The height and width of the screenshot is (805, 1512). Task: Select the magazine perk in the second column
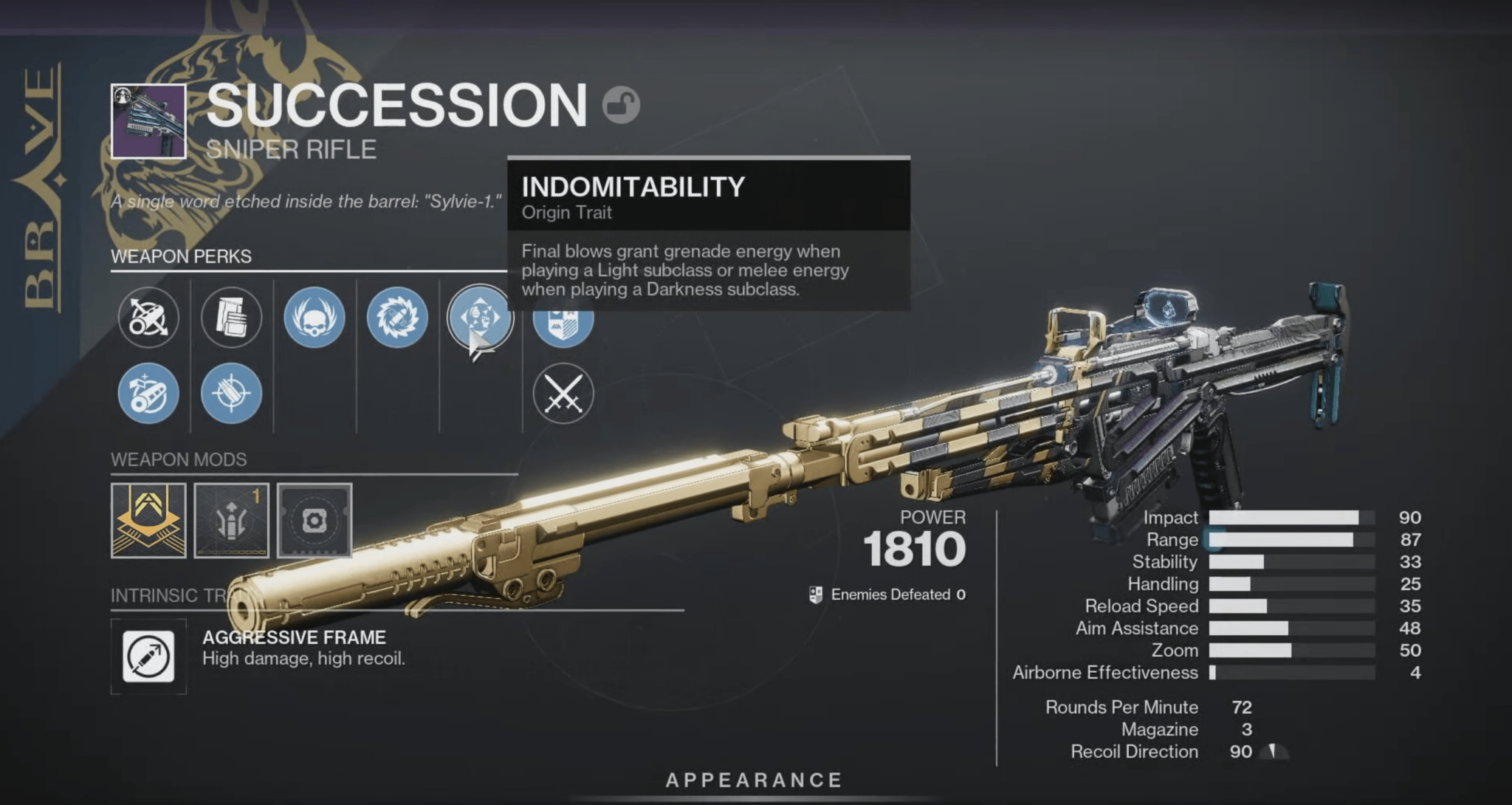[231, 318]
